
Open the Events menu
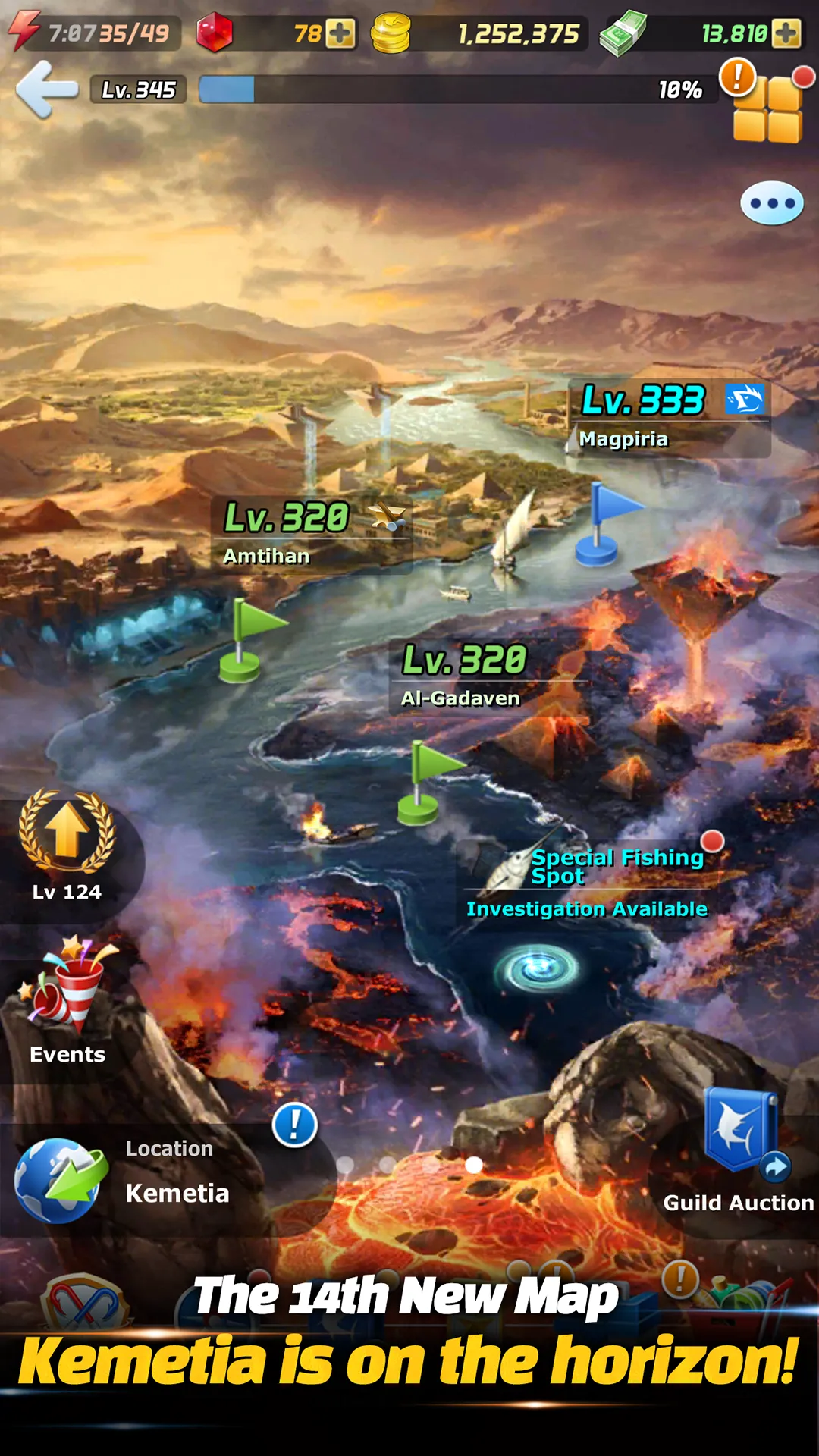tap(67, 1001)
